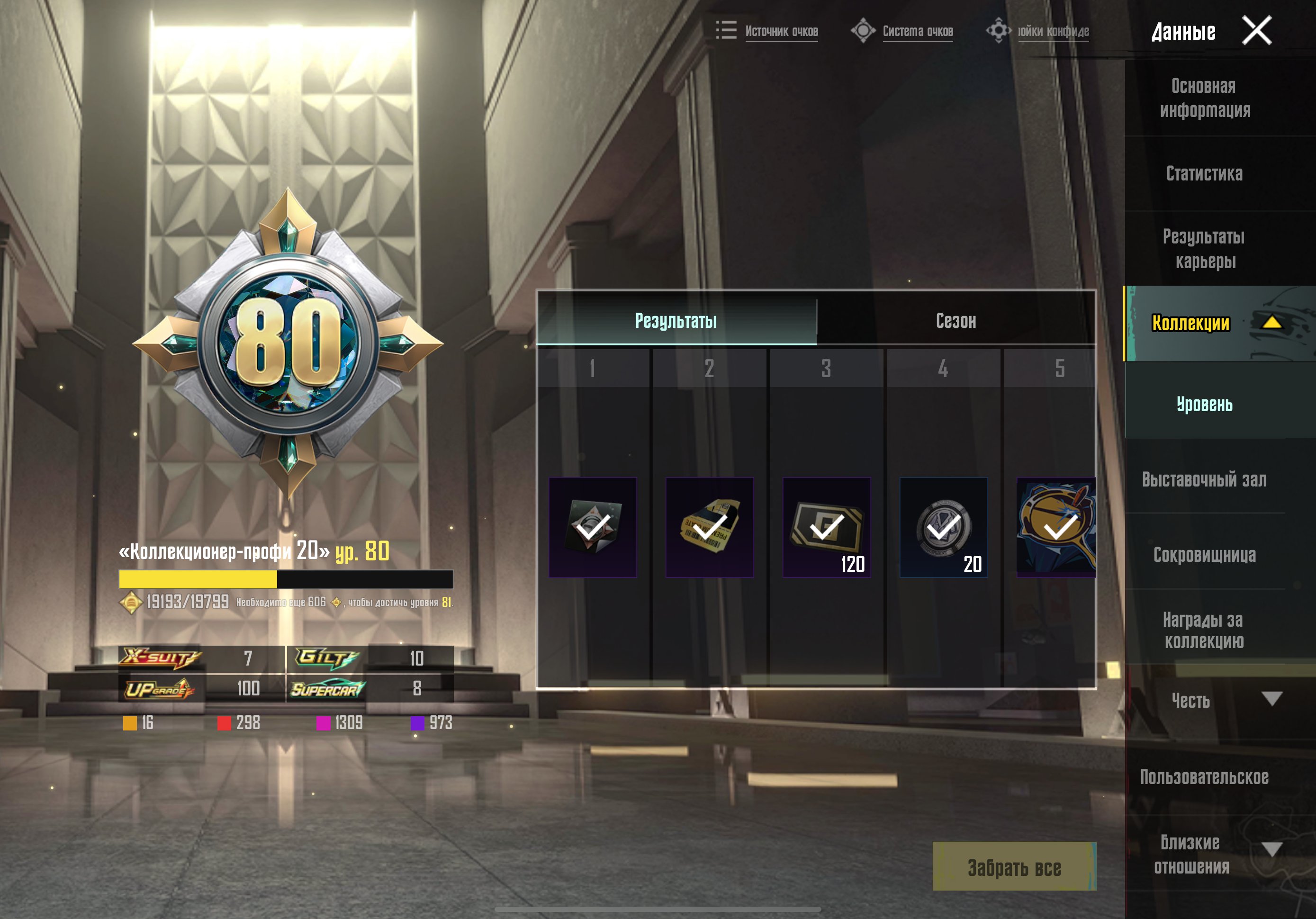1316x919 pixels.
Task: Switch to the Сезон tab
Action: [x=955, y=321]
